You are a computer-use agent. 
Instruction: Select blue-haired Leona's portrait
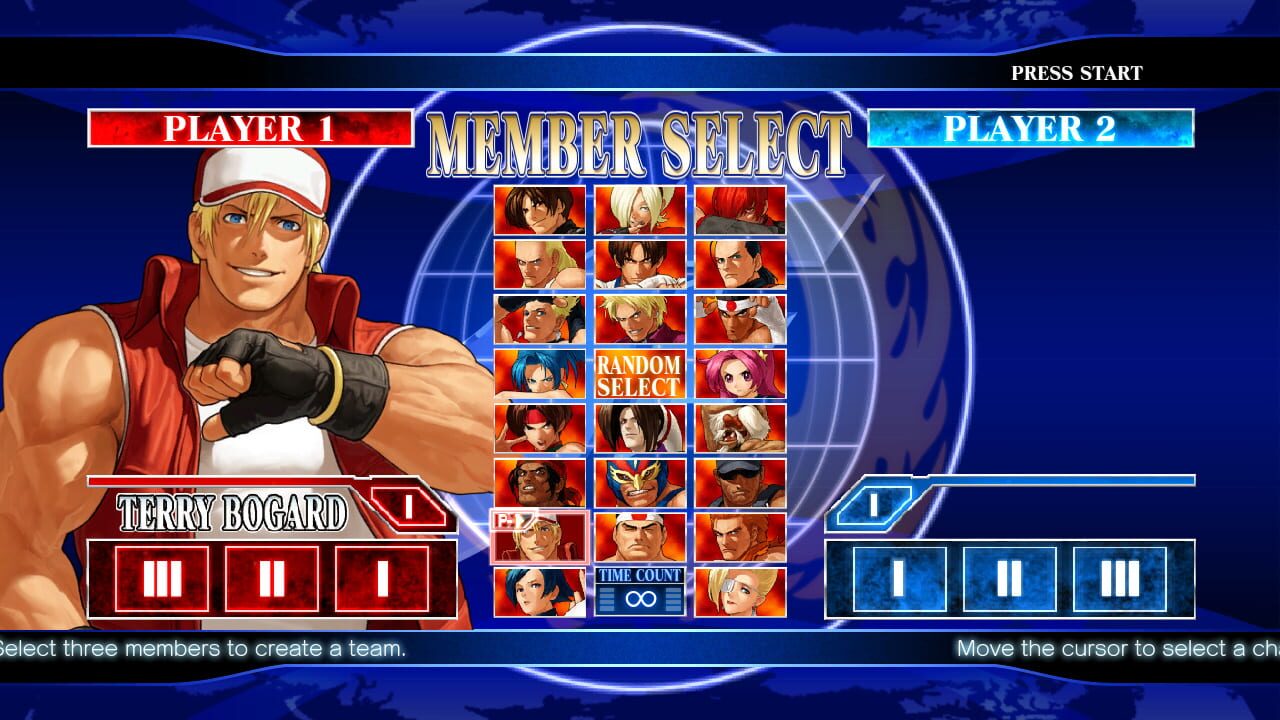click(540, 373)
